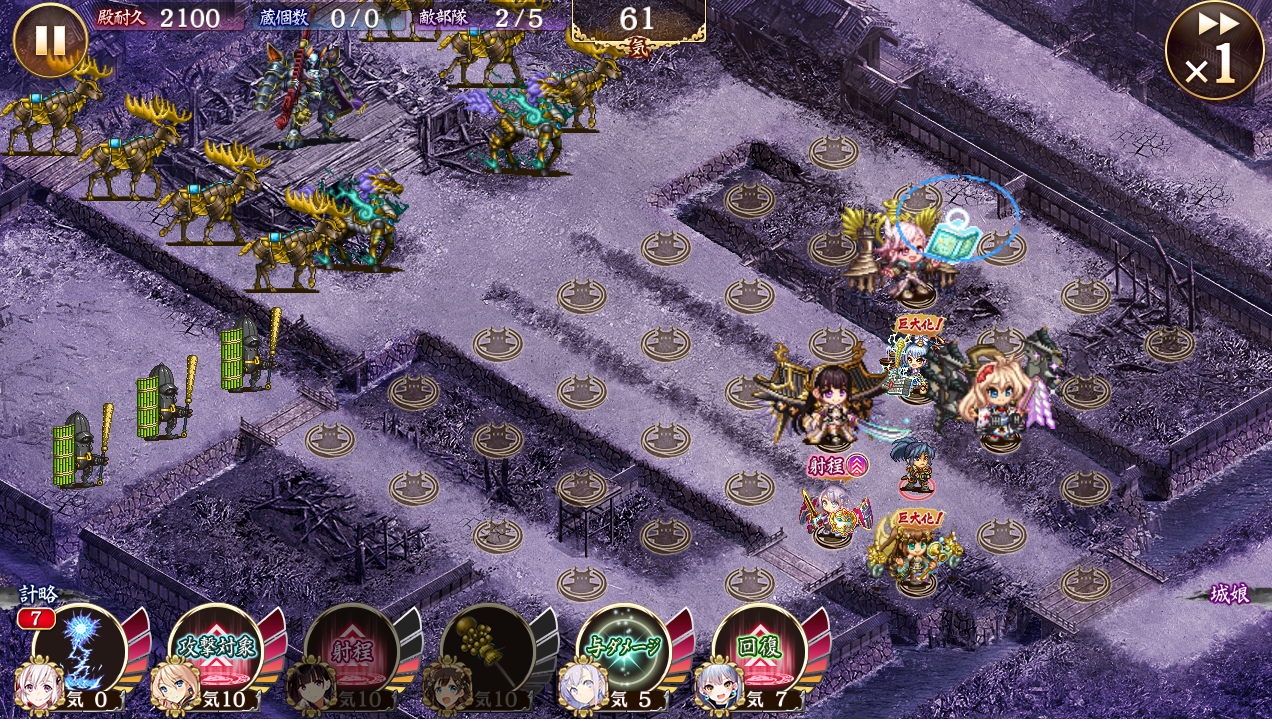Viewport: 1272px width, 721px height.
Task: Open the 城娘 unit panel
Action: click(1228, 594)
